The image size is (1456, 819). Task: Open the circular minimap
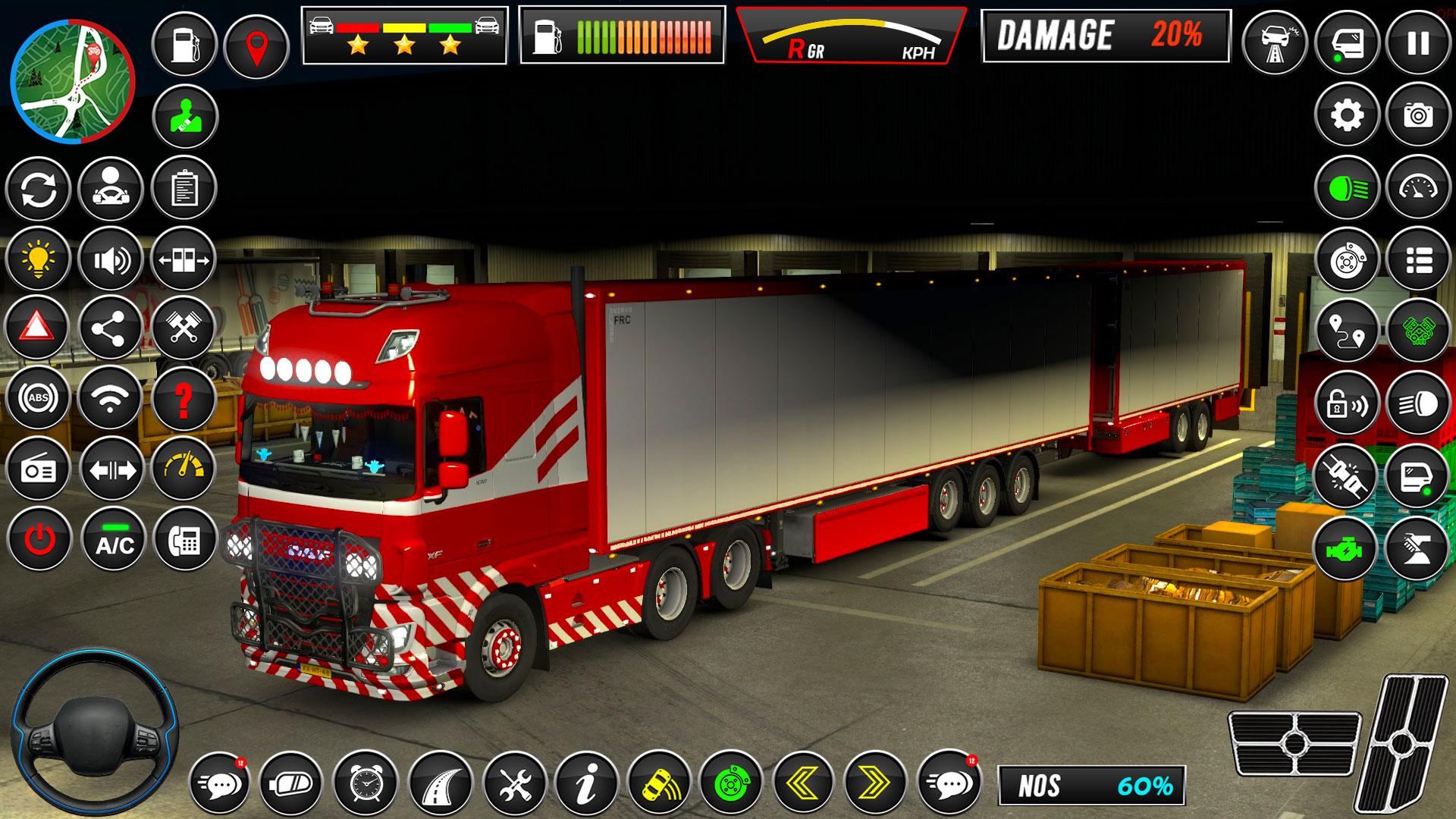click(x=73, y=82)
